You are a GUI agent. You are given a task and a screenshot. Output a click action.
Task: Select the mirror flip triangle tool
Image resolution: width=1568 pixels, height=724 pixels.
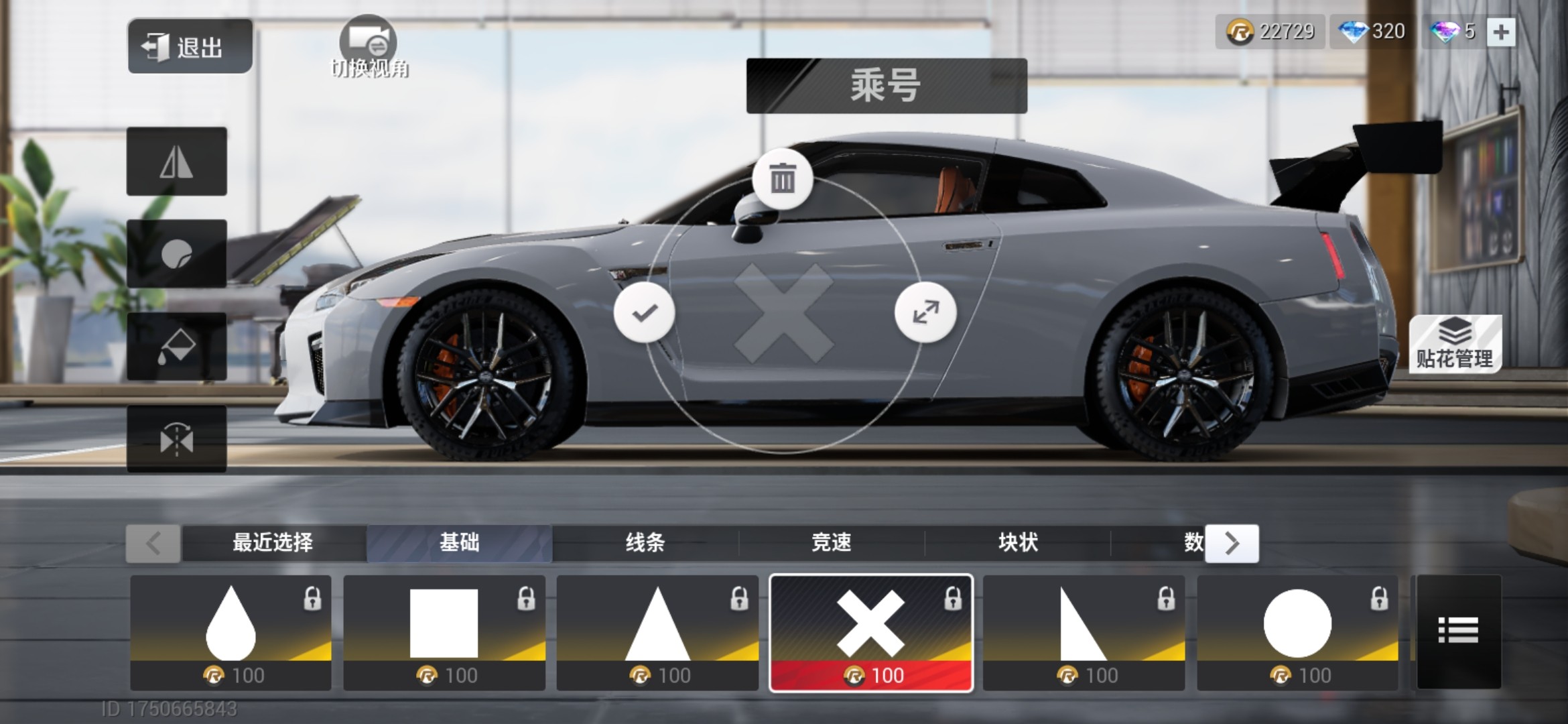[x=177, y=162]
